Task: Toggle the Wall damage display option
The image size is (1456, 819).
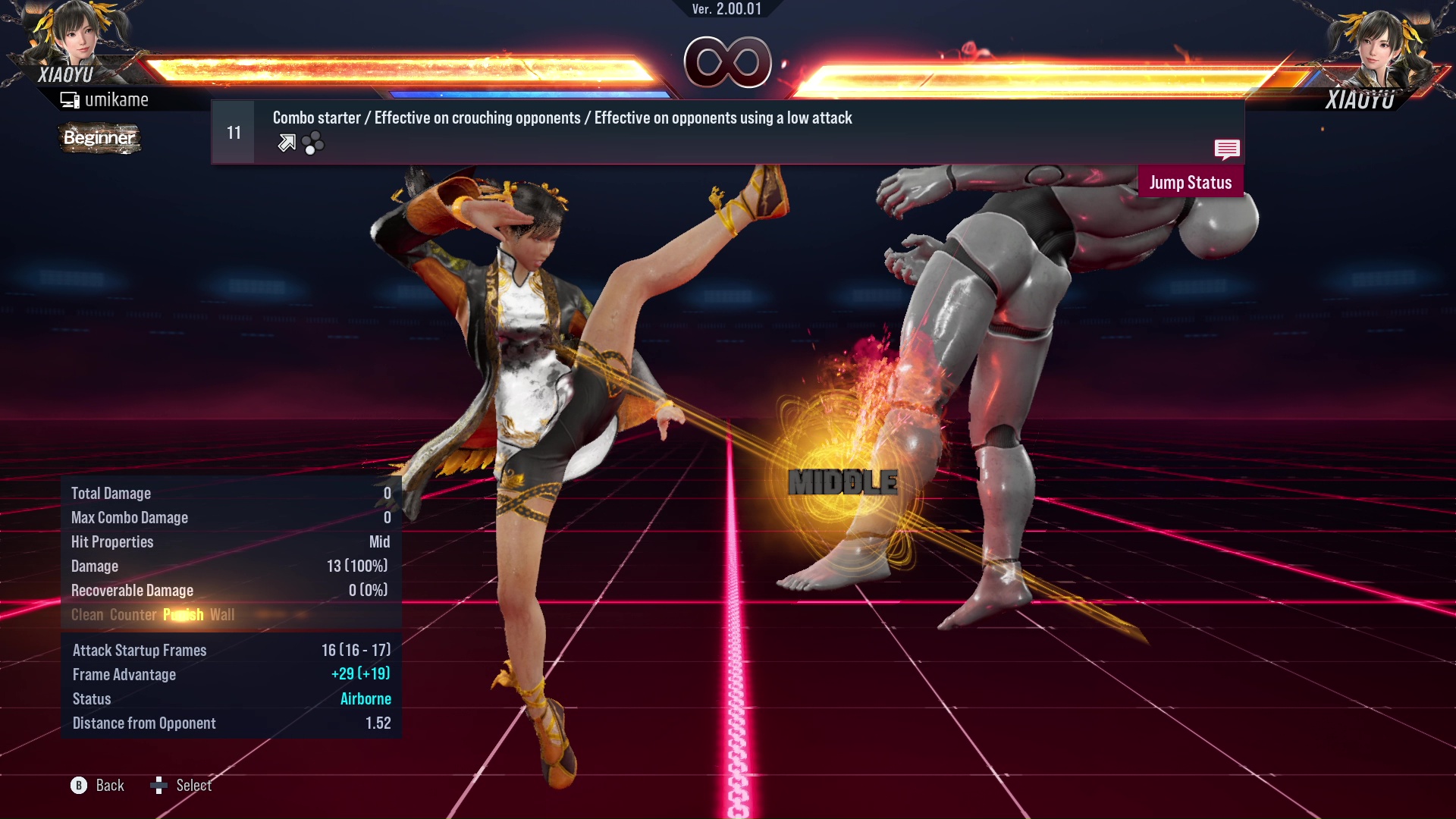Action: coord(223,615)
